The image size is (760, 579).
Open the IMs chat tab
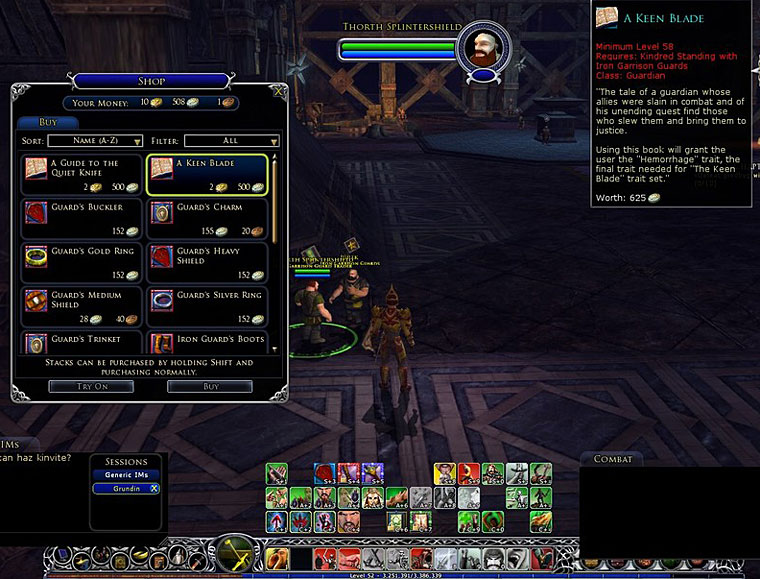pos(12,444)
